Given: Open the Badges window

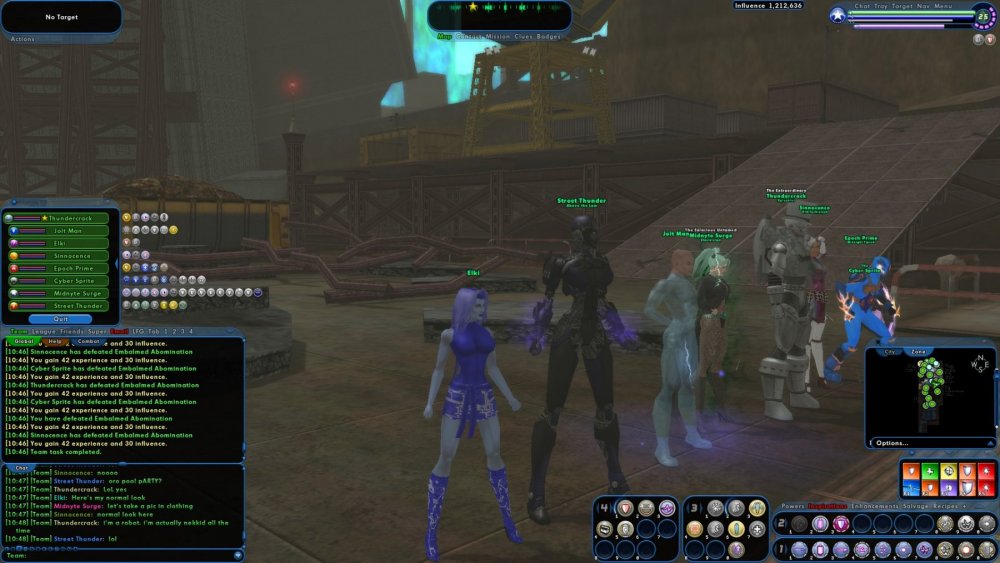Looking at the screenshot, I should [549, 36].
